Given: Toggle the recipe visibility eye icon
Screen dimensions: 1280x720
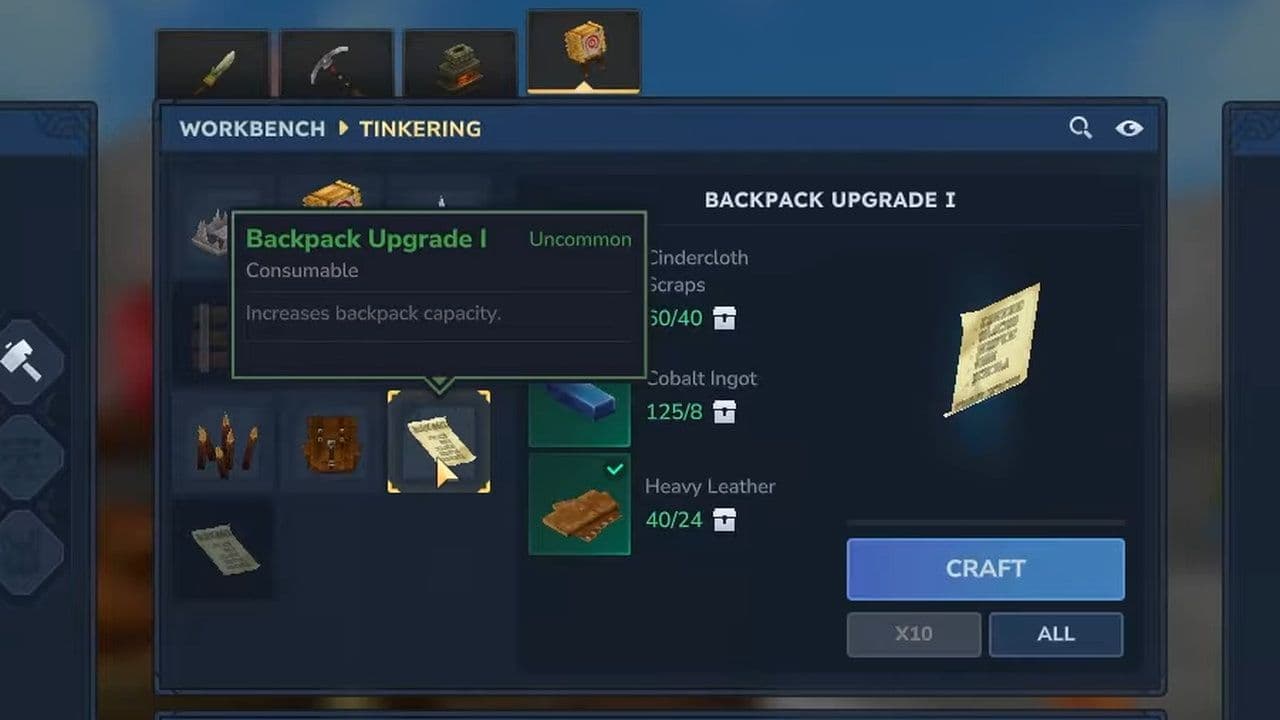Looking at the screenshot, I should 1131,128.
